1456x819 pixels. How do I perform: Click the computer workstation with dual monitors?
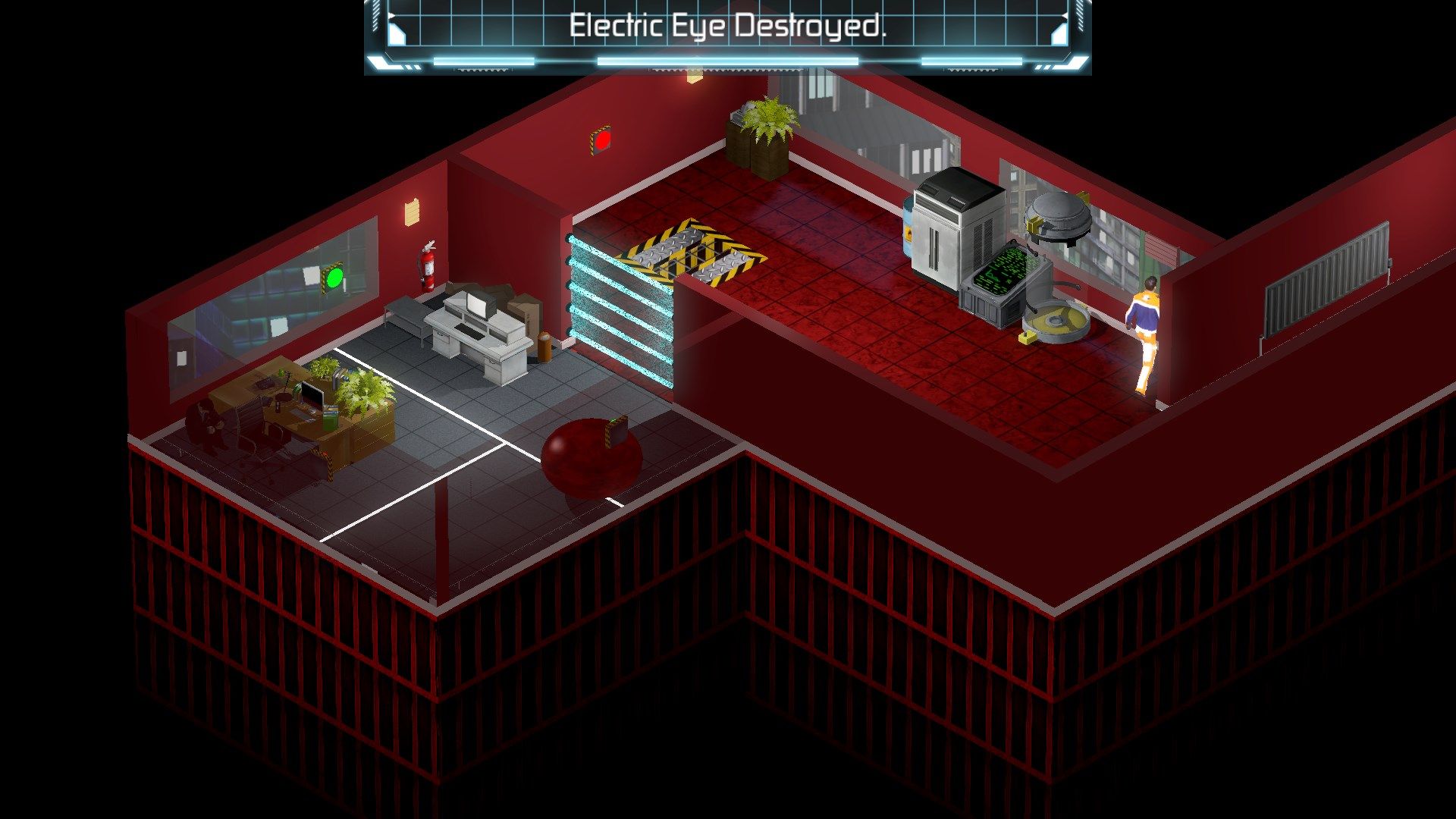[x=478, y=326]
